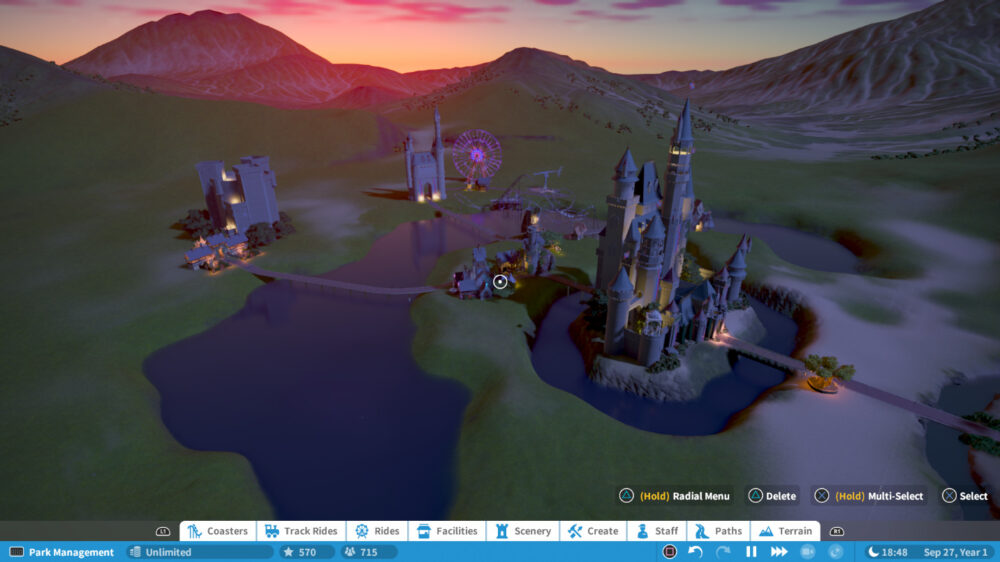Select the Rides tab
The width and height of the screenshot is (1000, 562).
pos(377,531)
